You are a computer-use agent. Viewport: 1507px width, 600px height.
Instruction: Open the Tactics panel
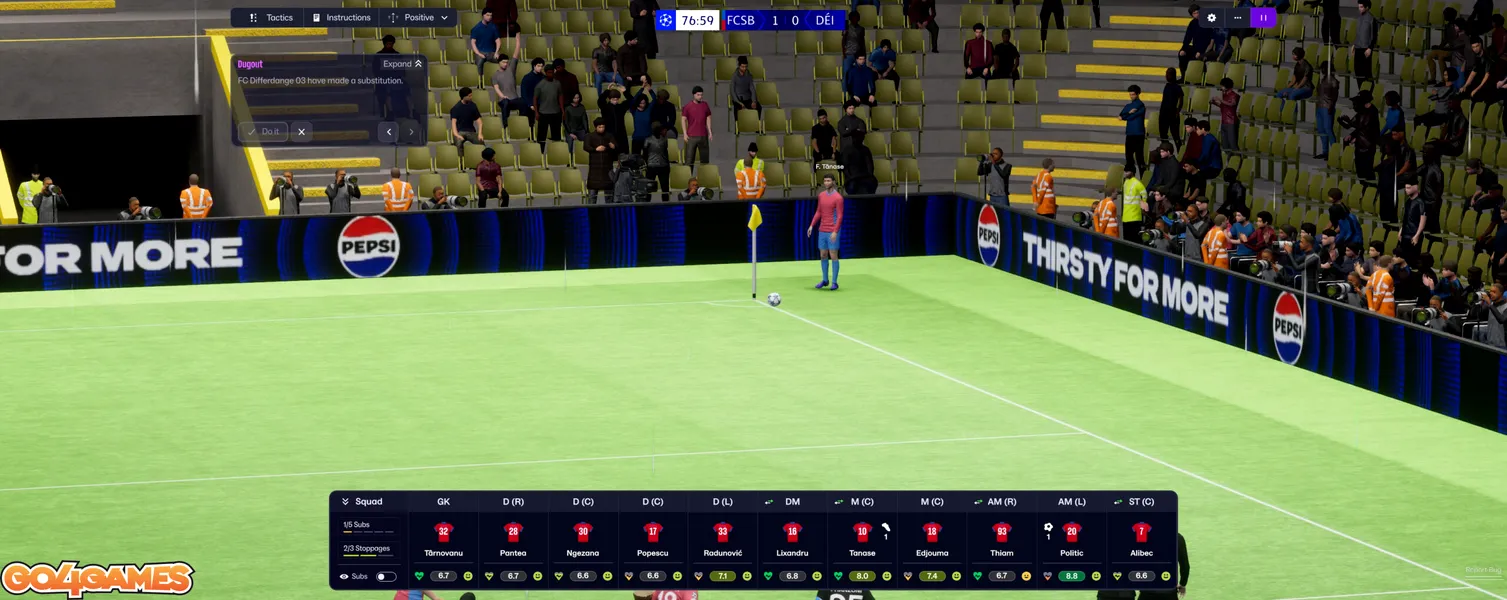click(x=271, y=18)
